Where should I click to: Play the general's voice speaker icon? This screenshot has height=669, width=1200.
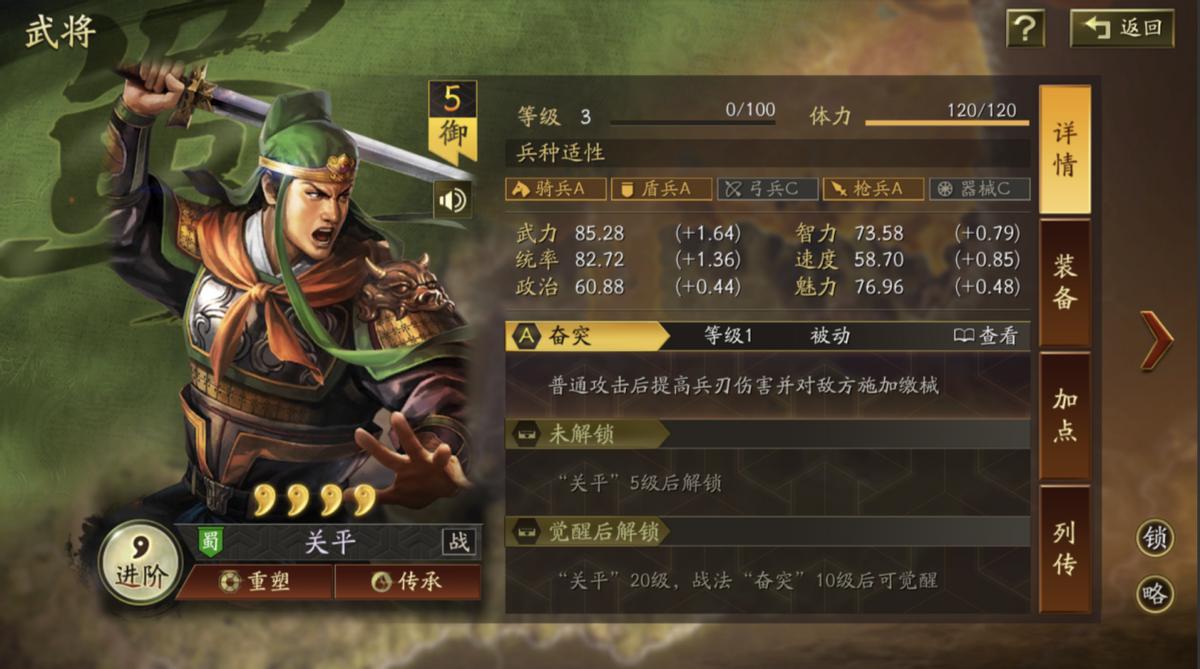coord(452,200)
